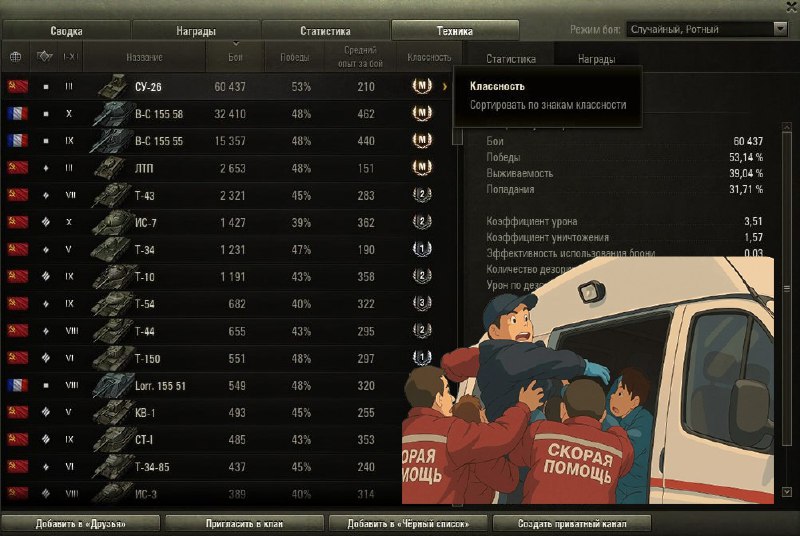
Task: Click Создать приватный канал button
Action: [x=571, y=523]
